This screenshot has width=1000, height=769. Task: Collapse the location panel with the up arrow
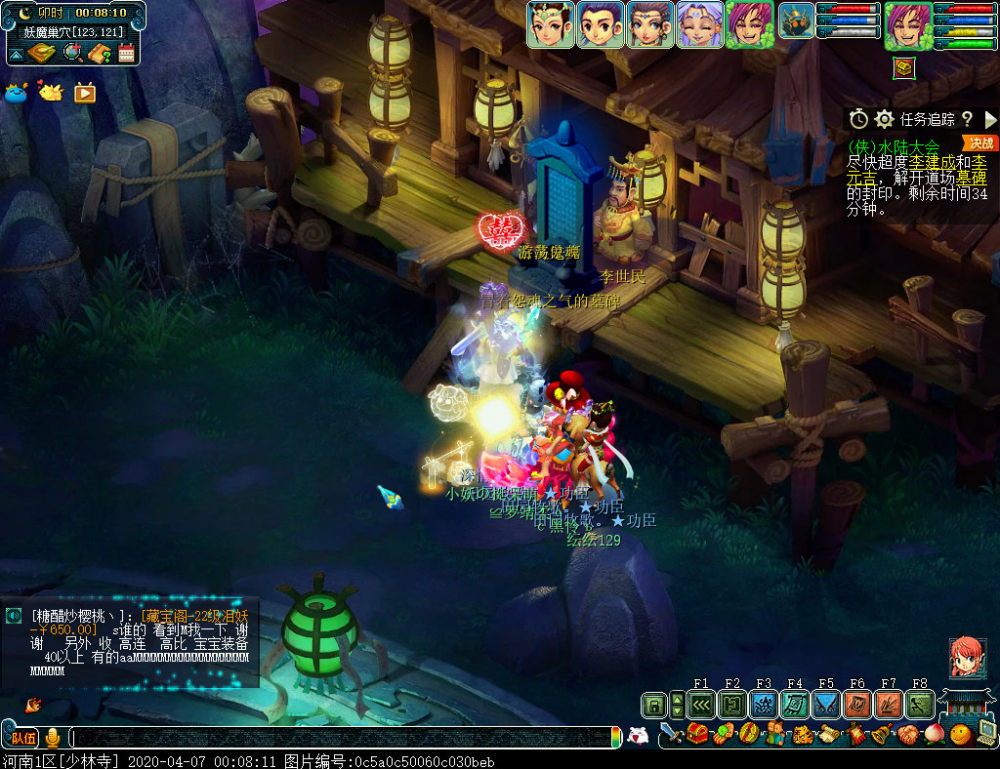point(17,53)
